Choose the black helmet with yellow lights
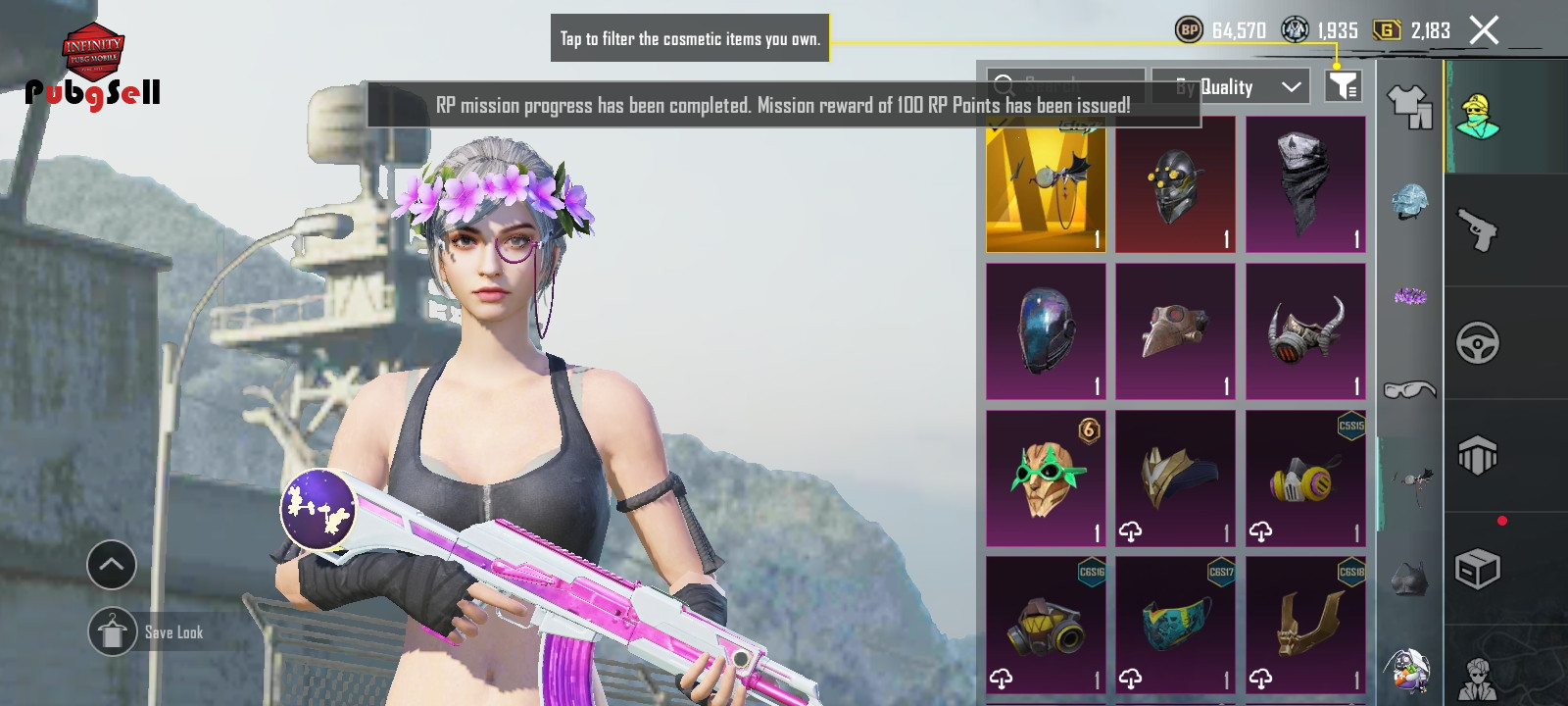1568x706 pixels. point(1175,185)
